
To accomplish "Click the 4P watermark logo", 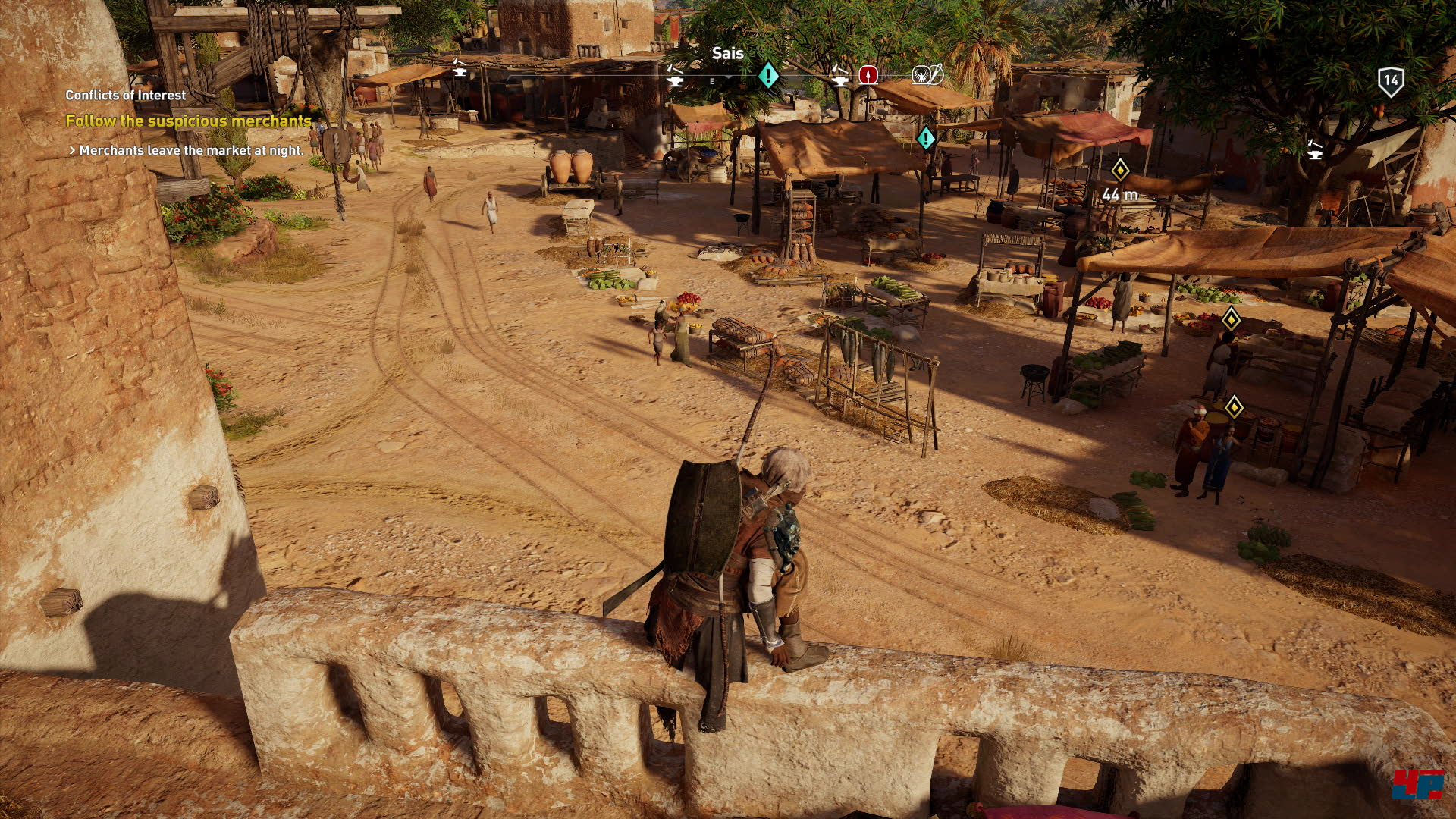I will click(1417, 784).
